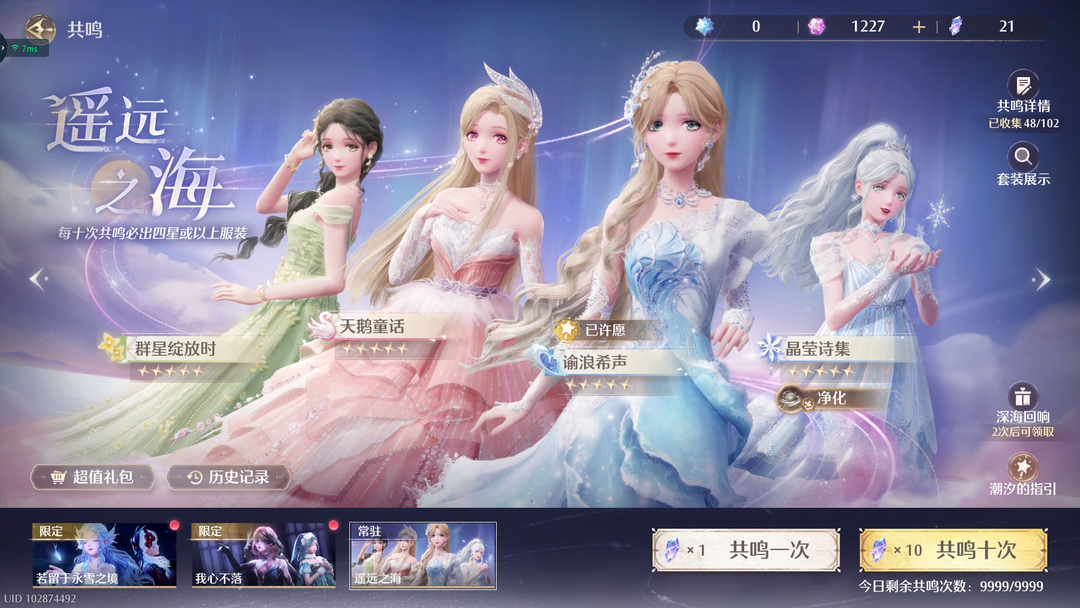Open 潮汐的指引 guidance
Image resolution: width=1080 pixels, height=608 pixels.
coord(1022,471)
